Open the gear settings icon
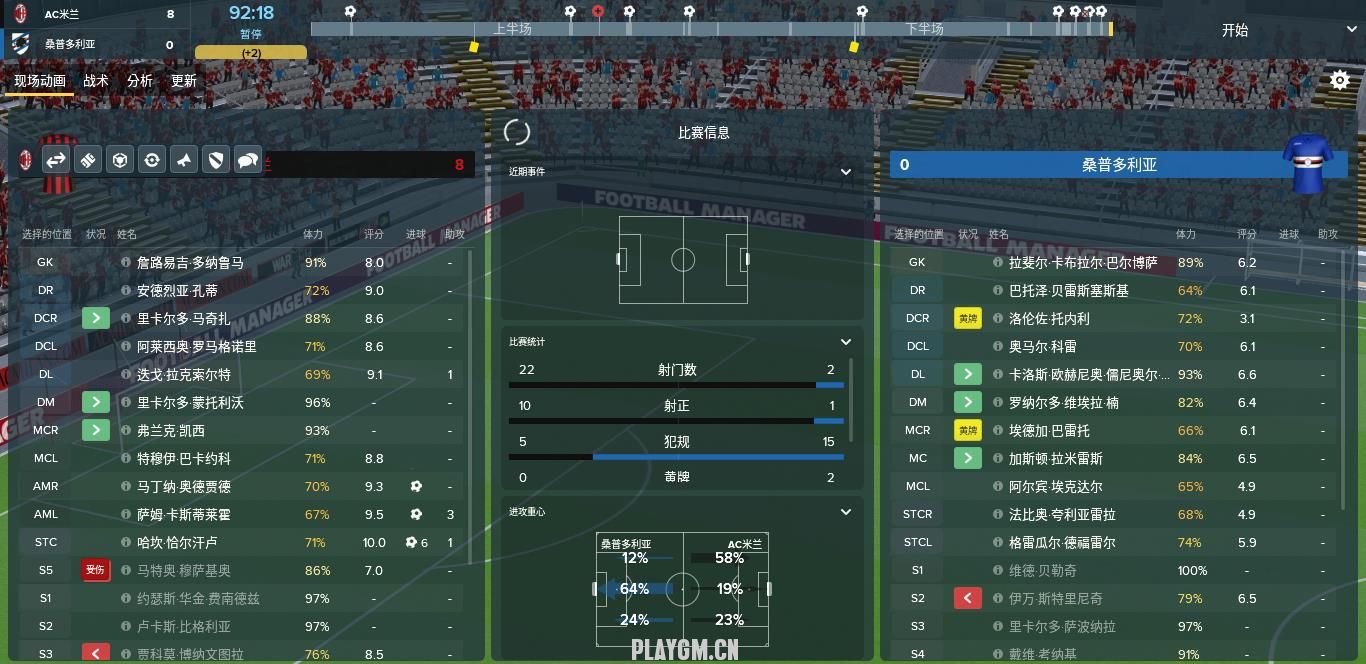1366x664 pixels. tap(1340, 81)
